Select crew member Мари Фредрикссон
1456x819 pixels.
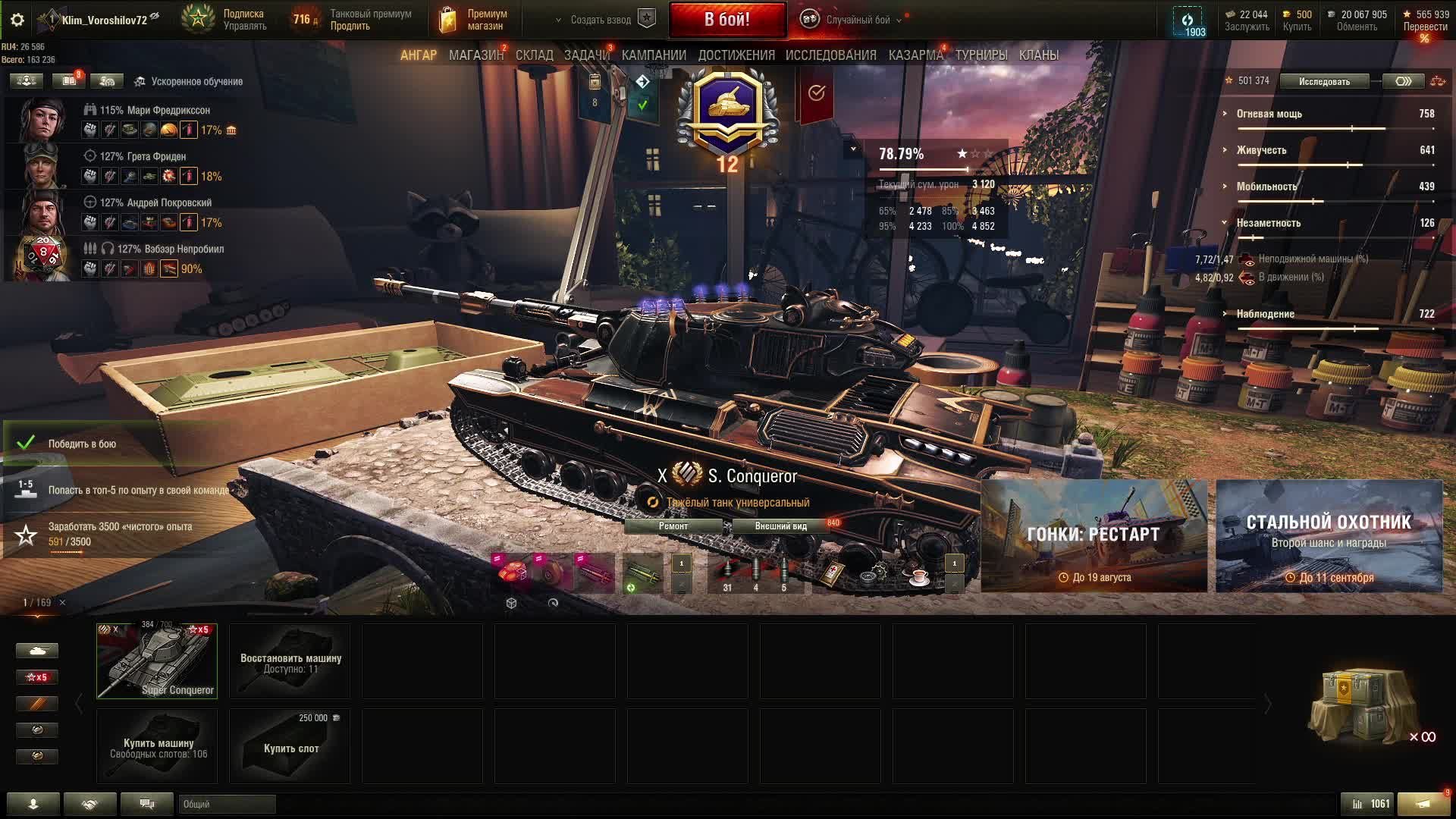[155, 110]
